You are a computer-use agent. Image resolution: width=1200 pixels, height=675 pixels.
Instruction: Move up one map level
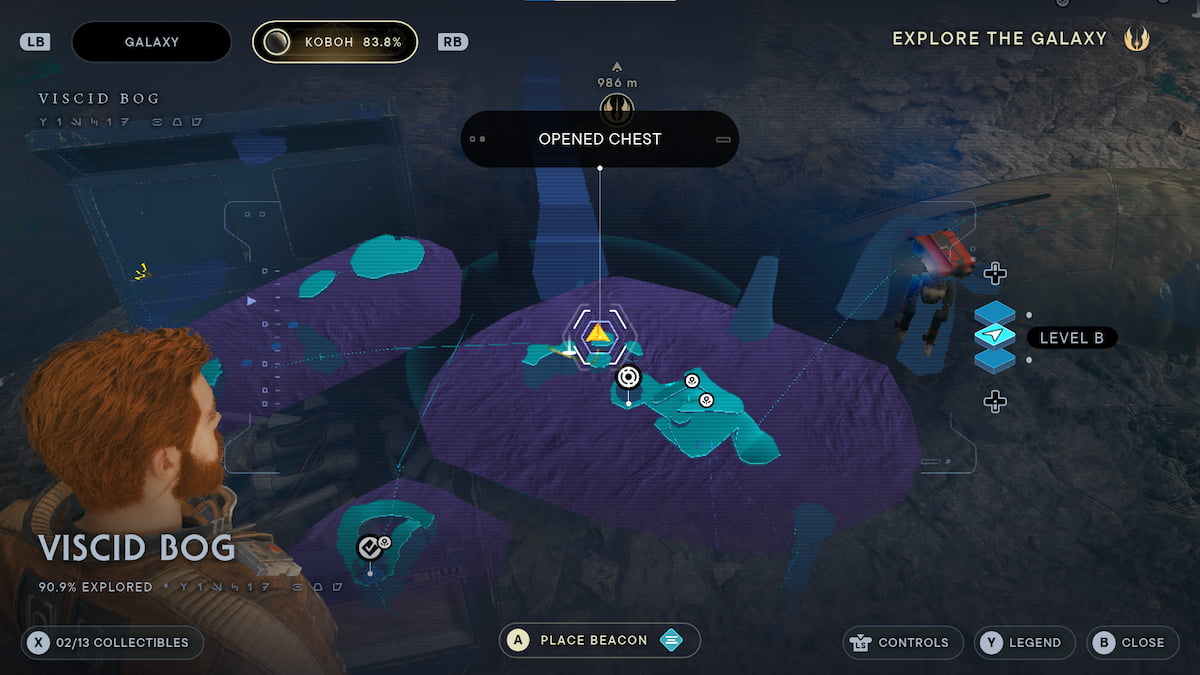(x=994, y=273)
